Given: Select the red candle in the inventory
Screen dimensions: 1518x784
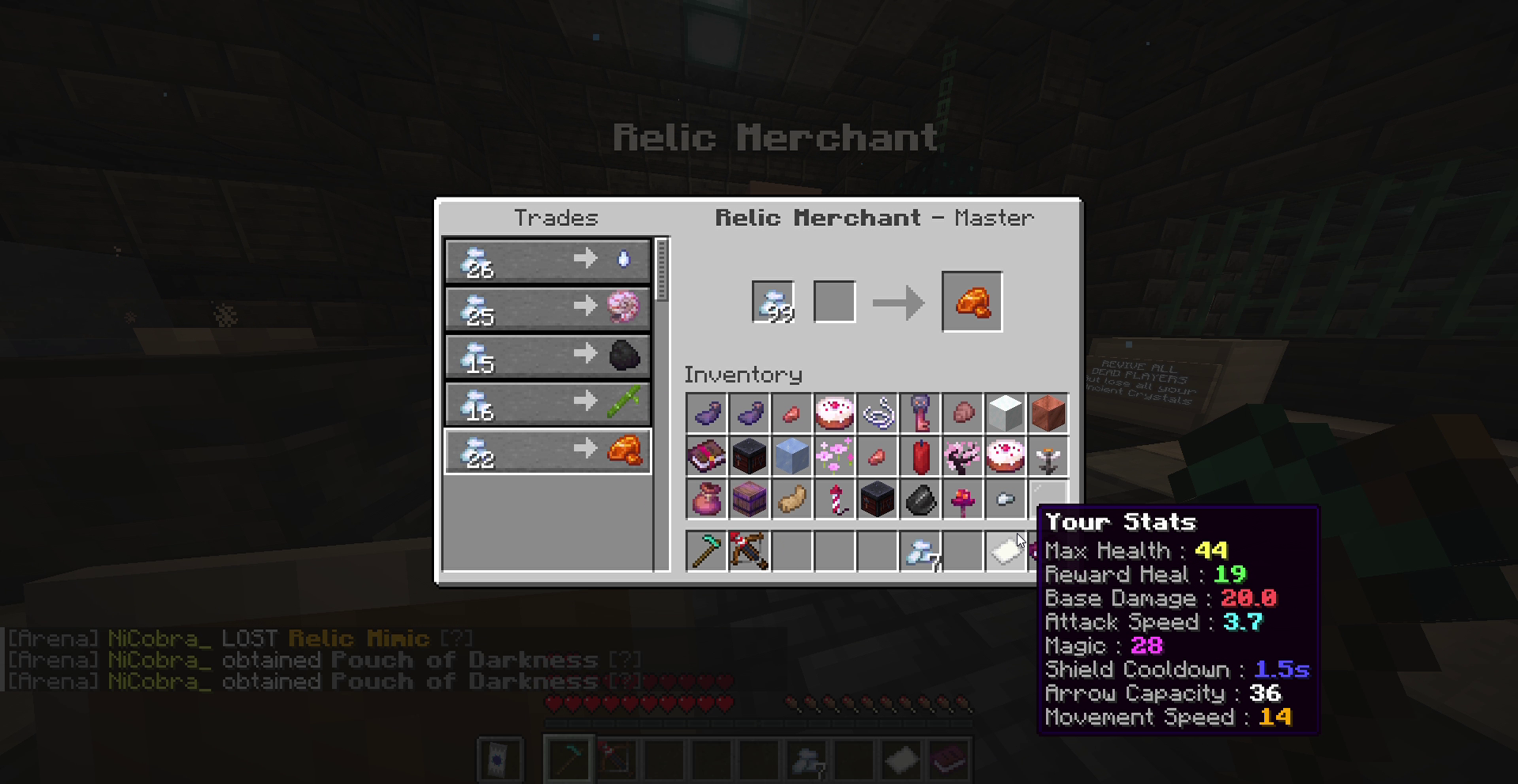Looking at the screenshot, I should [x=920, y=456].
